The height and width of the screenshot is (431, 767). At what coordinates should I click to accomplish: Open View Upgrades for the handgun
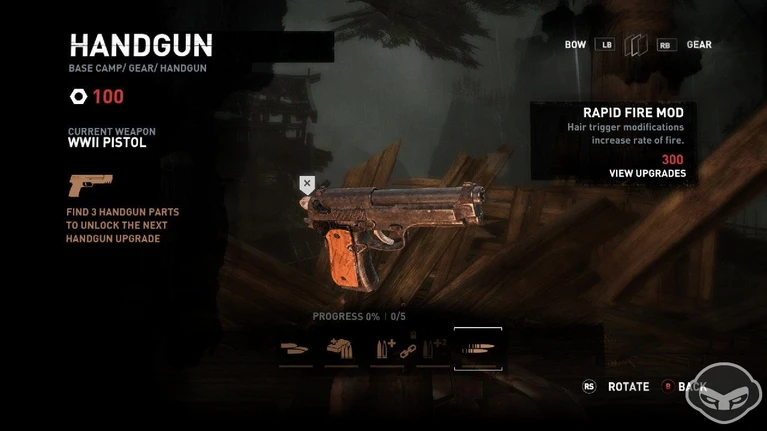coord(647,174)
